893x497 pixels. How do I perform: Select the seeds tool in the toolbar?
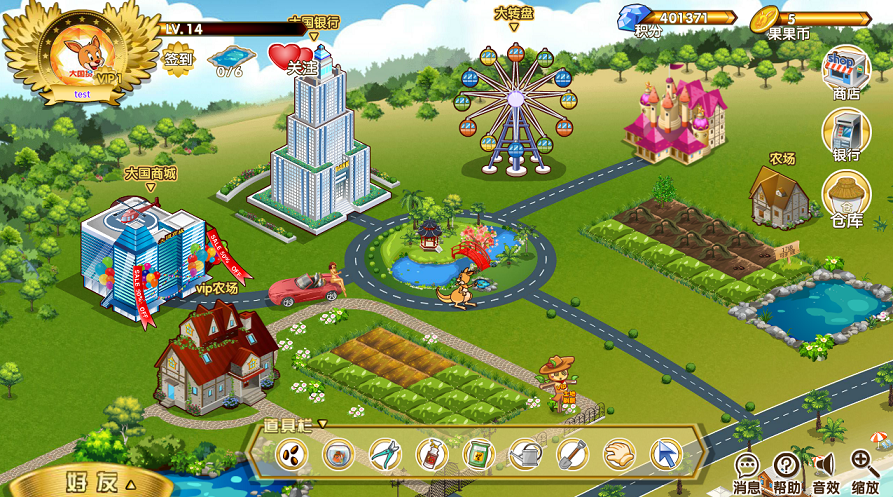pos(293,455)
